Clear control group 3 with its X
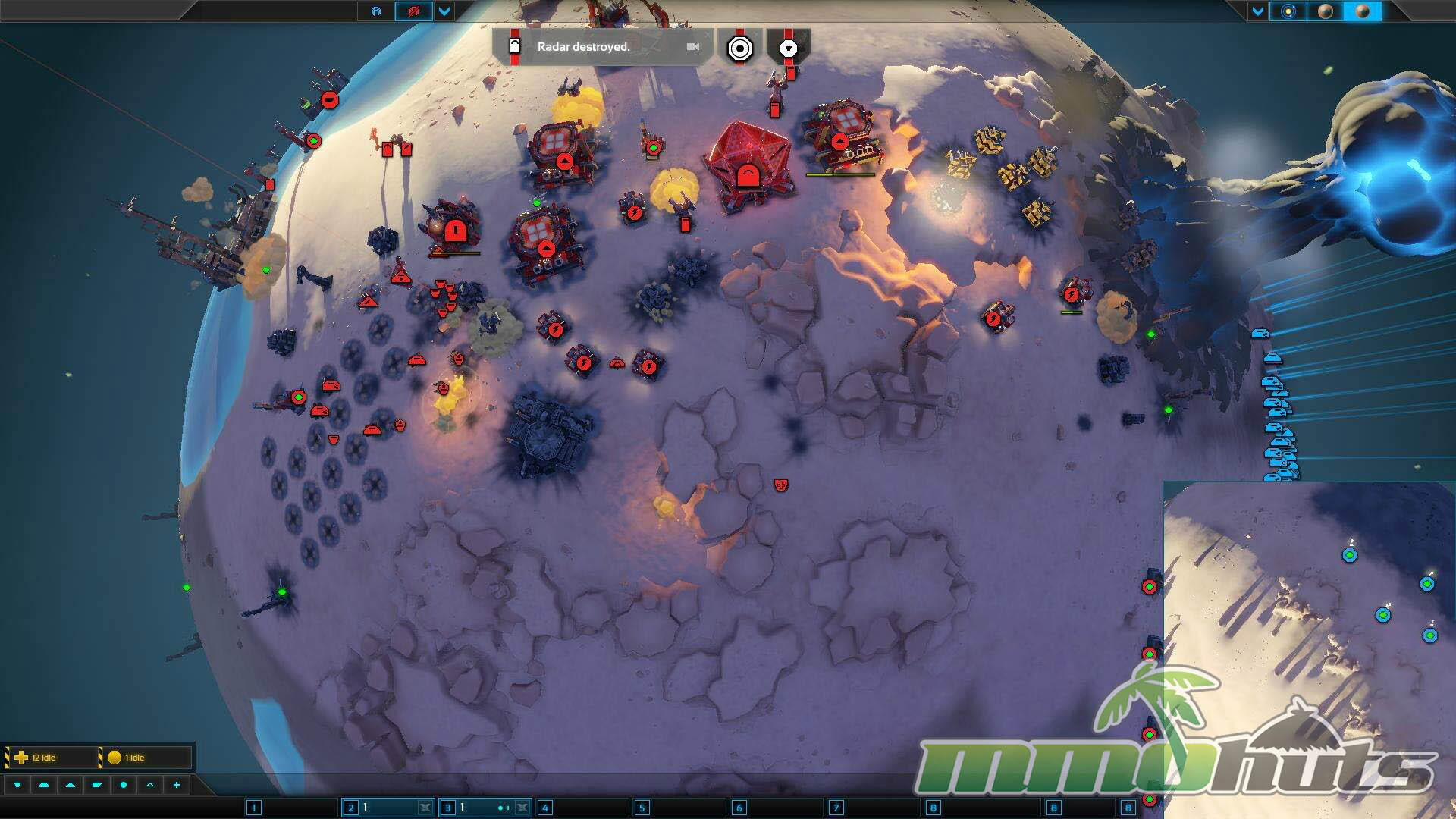This screenshot has width=1456, height=819. pos(522,808)
